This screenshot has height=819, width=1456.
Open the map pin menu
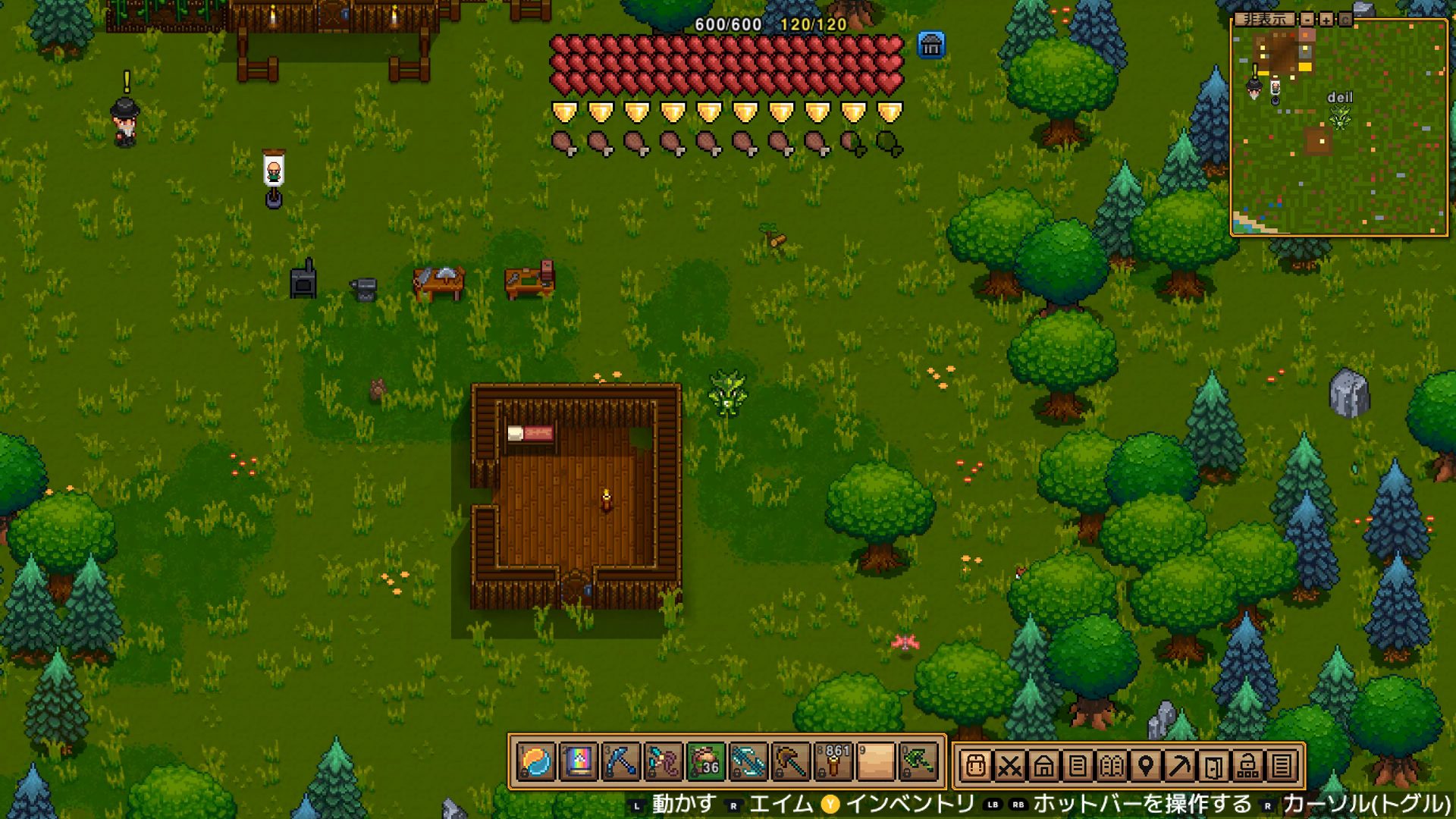[x=1146, y=767]
